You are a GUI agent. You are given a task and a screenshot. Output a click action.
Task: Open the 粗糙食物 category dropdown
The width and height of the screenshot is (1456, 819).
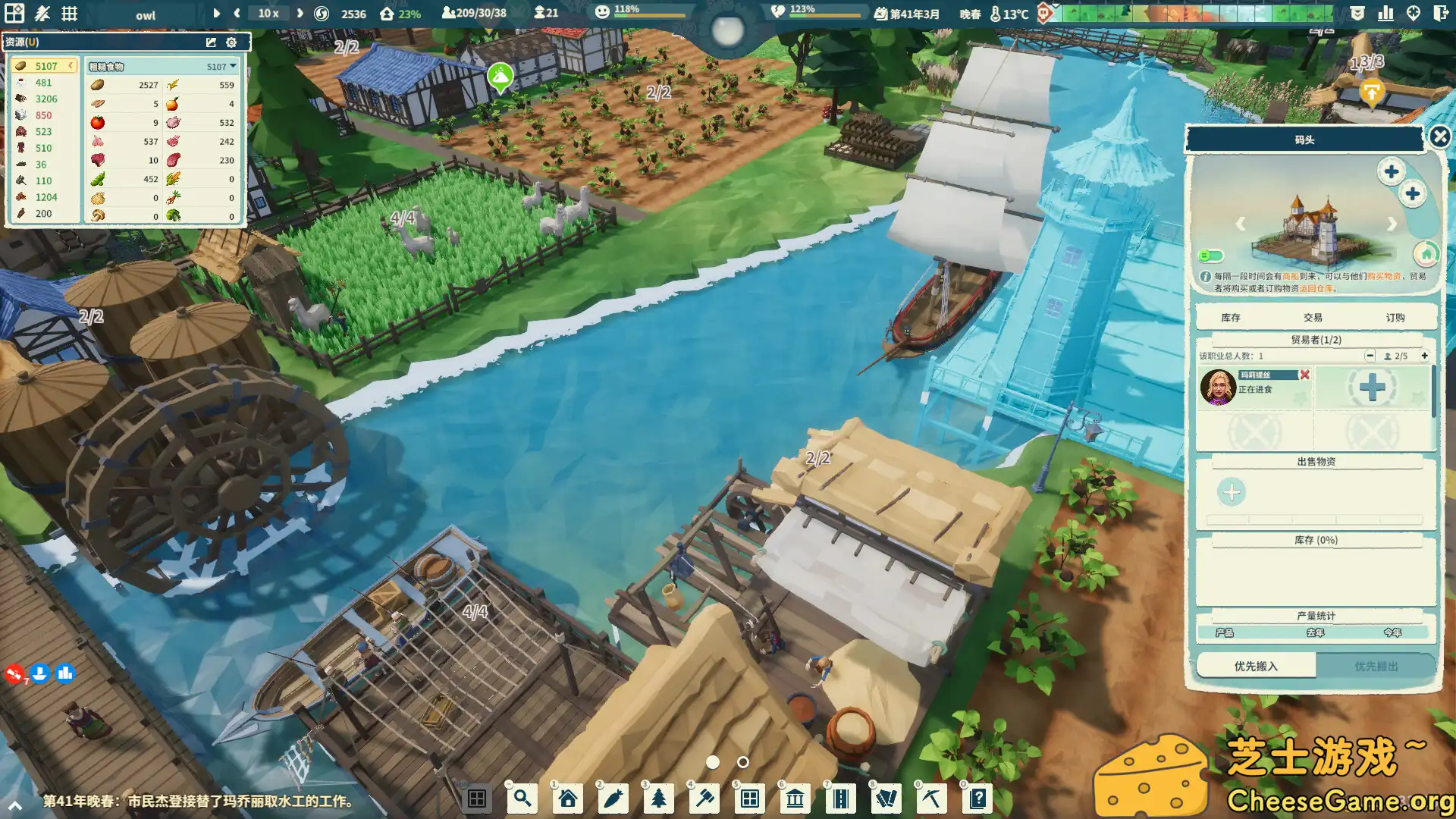coord(233,66)
